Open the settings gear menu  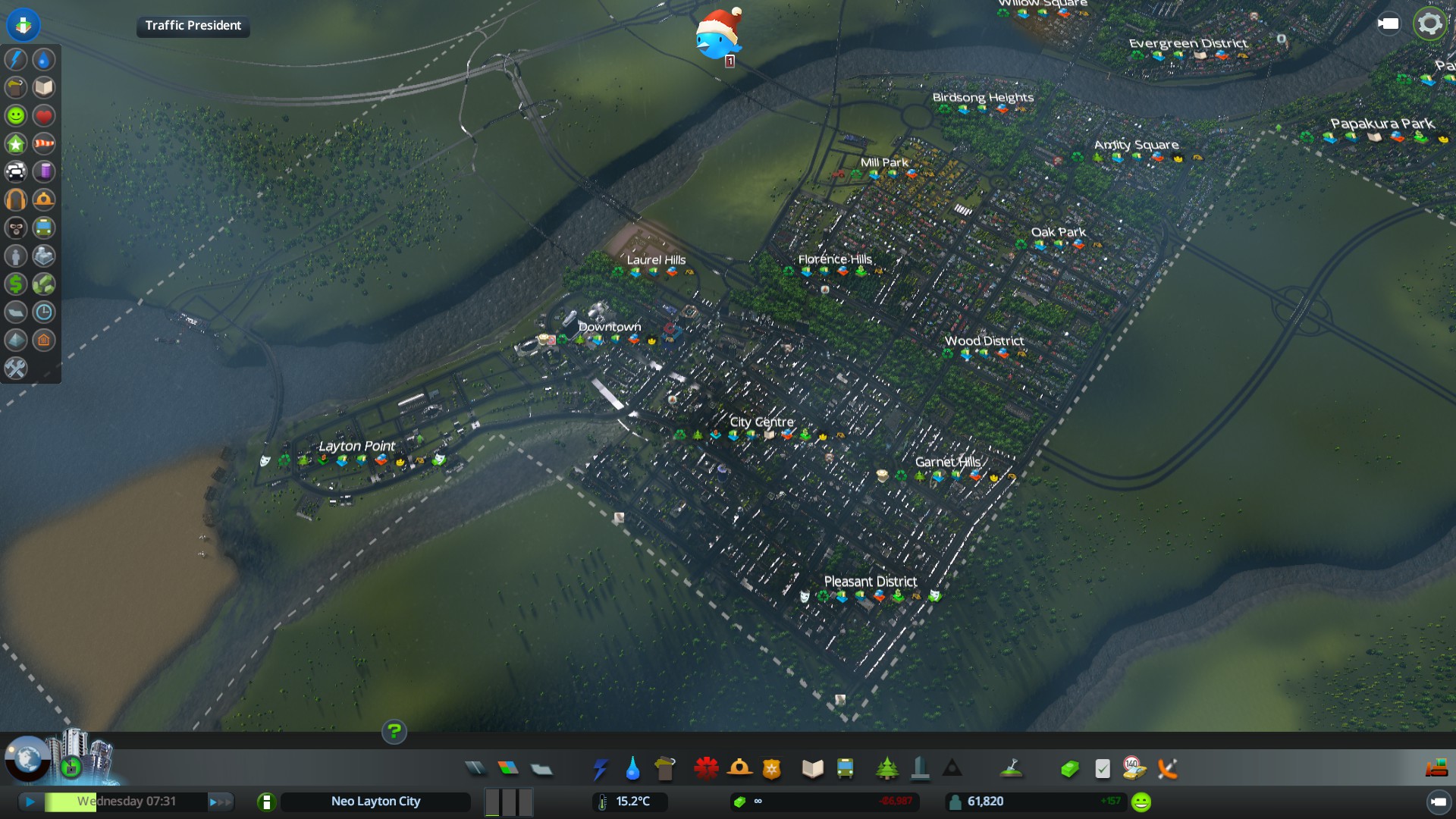[x=1429, y=24]
